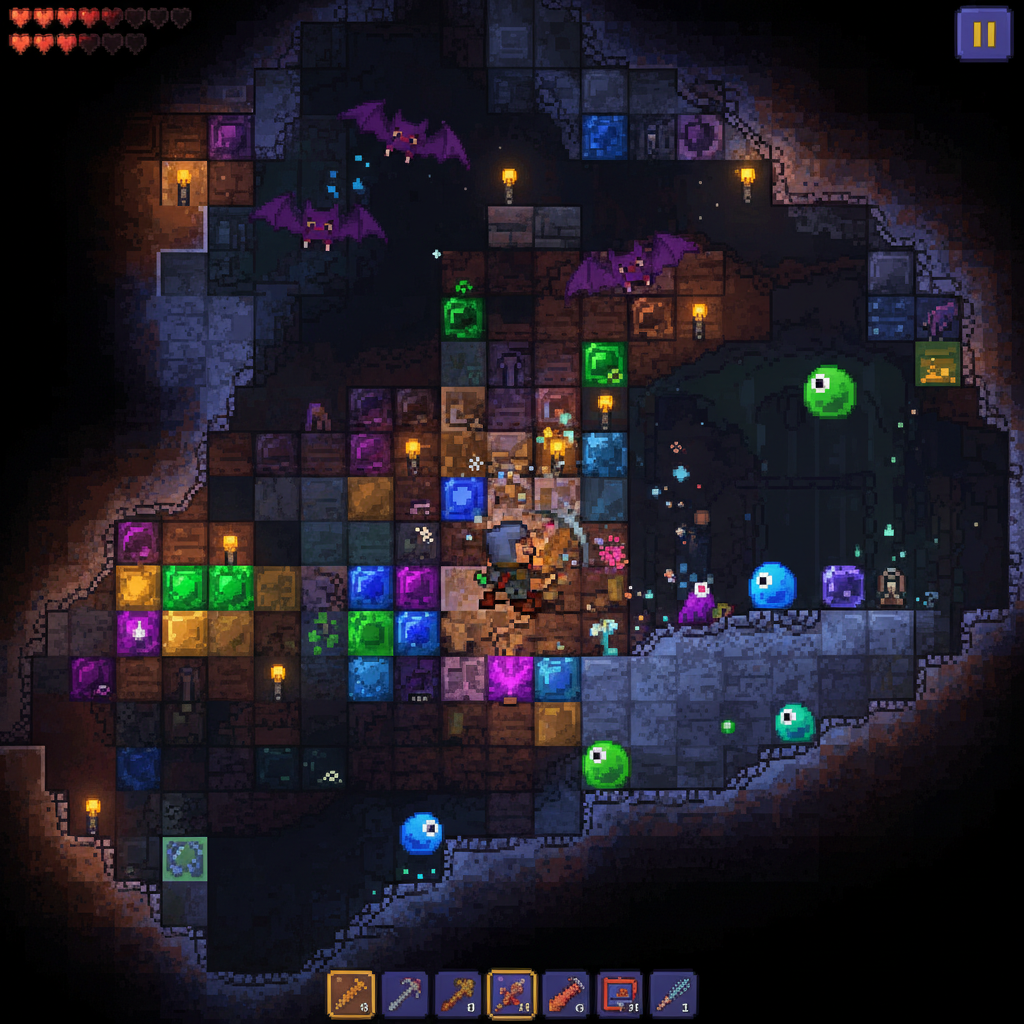Switch to the broad orange blade slot
1024x1024 pixels.
(565, 995)
